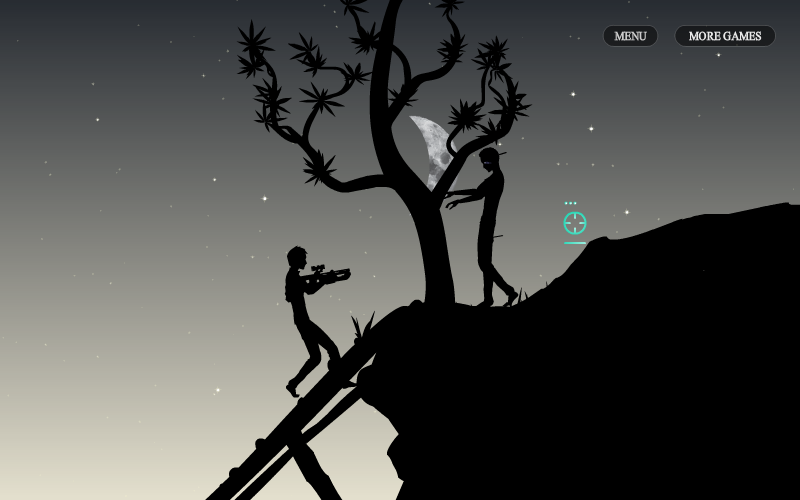This screenshot has width=800, height=500.
Task: Open the MENU button
Action: (630, 36)
